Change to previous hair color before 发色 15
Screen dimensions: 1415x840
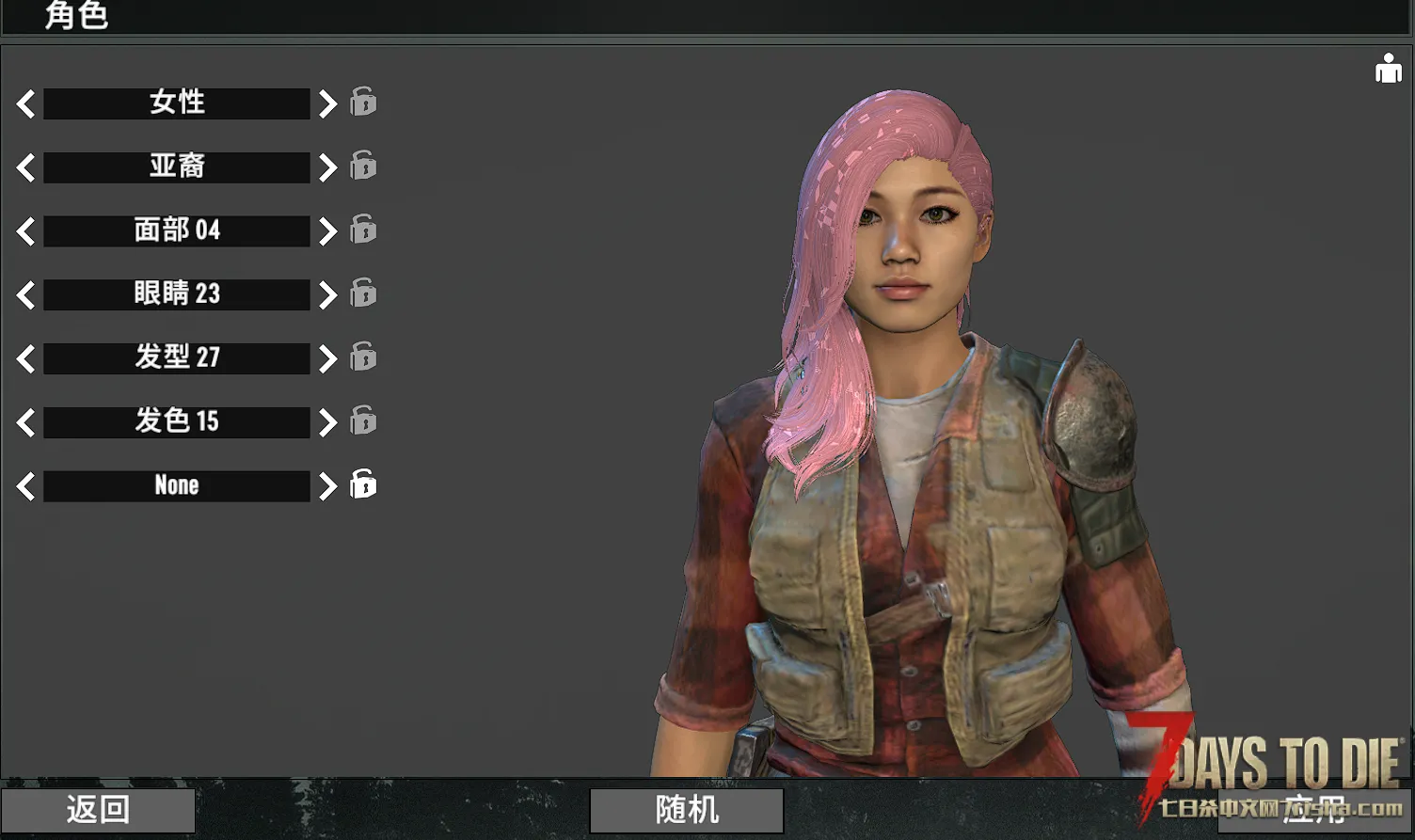(26, 422)
